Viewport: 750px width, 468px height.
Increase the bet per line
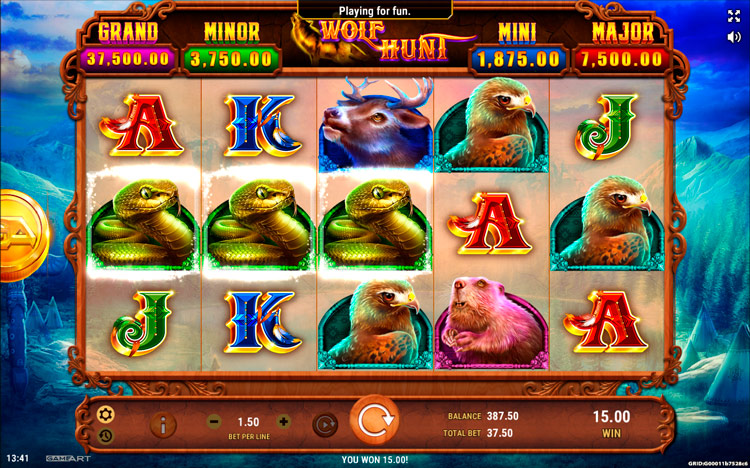[283, 422]
